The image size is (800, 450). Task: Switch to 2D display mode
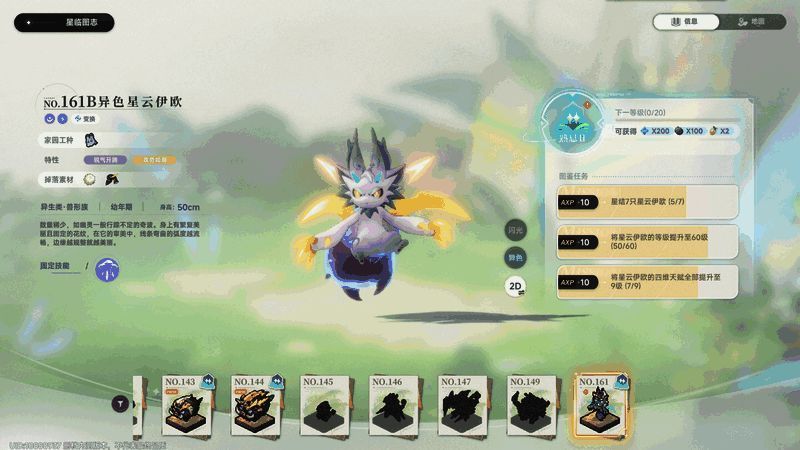pyautogui.click(x=515, y=285)
